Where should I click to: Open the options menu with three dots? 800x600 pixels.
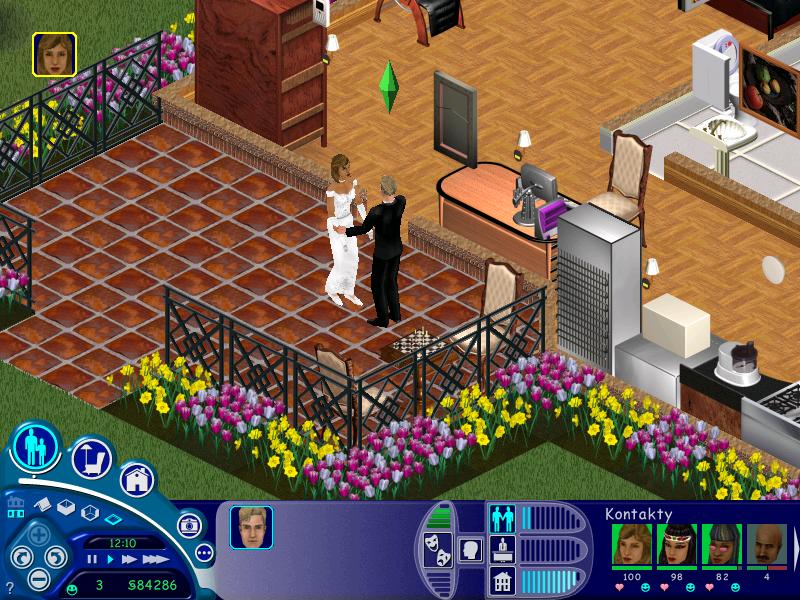(x=204, y=552)
